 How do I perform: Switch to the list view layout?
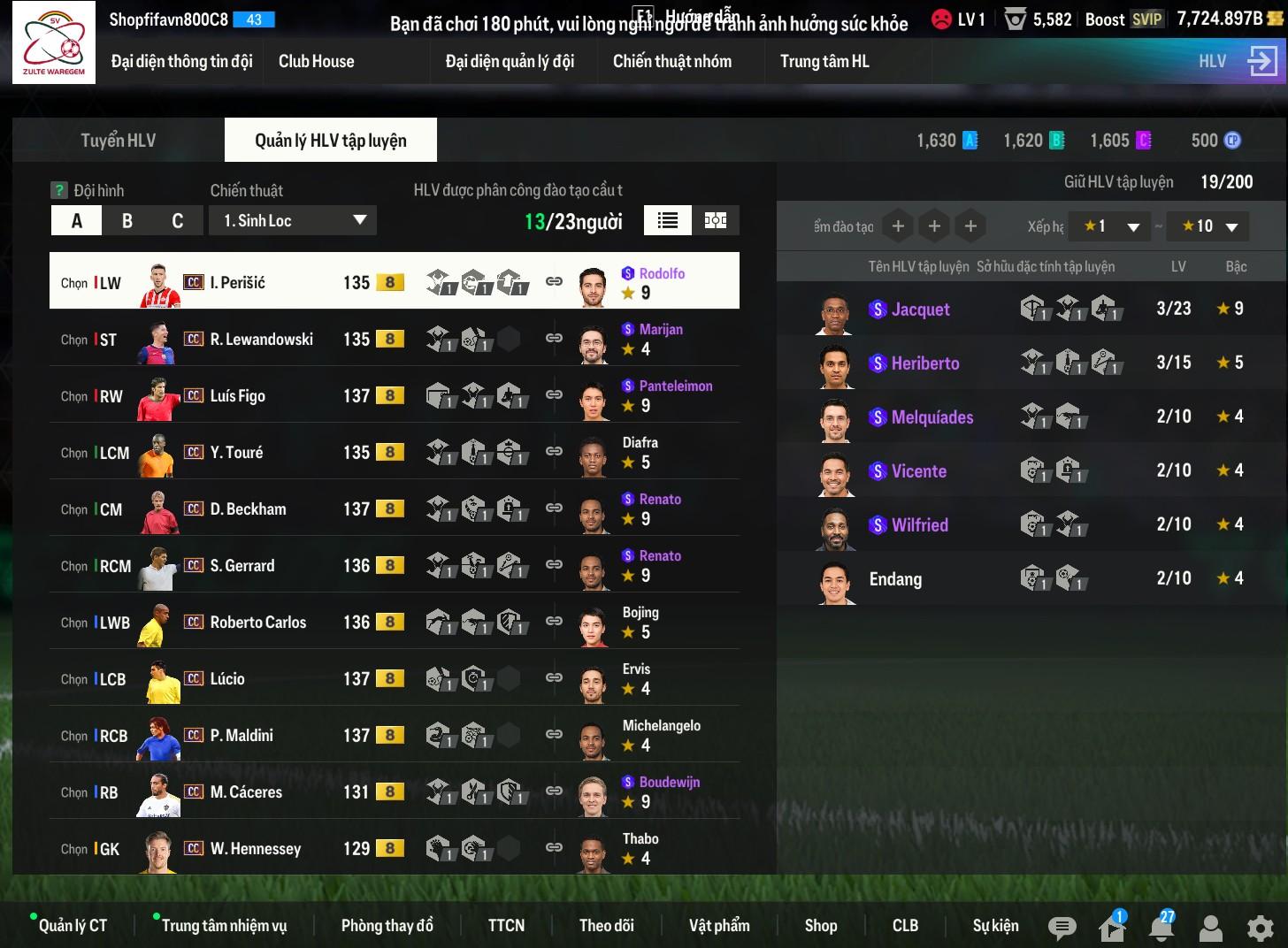tap(668, 221)
